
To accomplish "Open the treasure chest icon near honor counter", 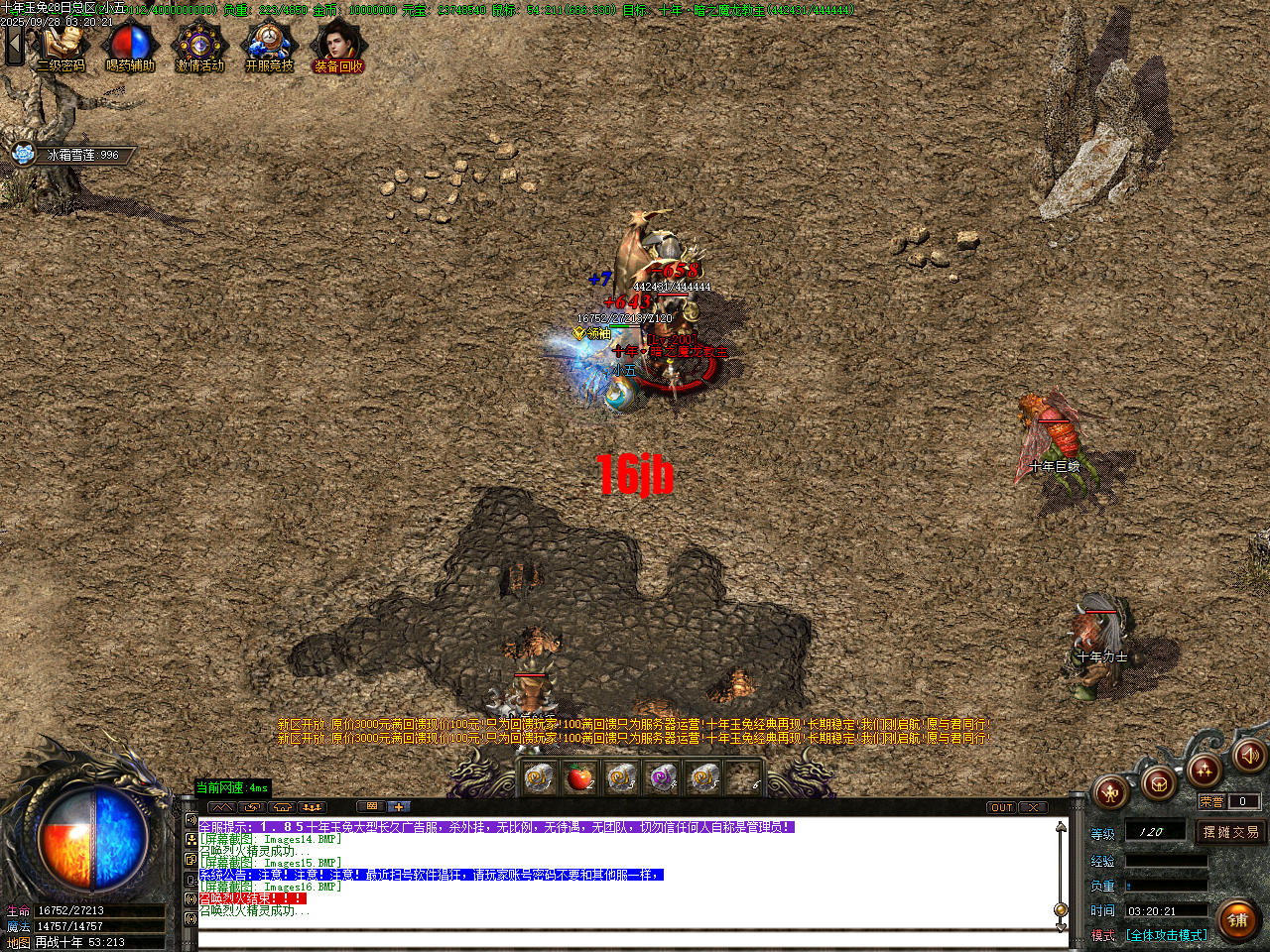I will pos(1160,782).
